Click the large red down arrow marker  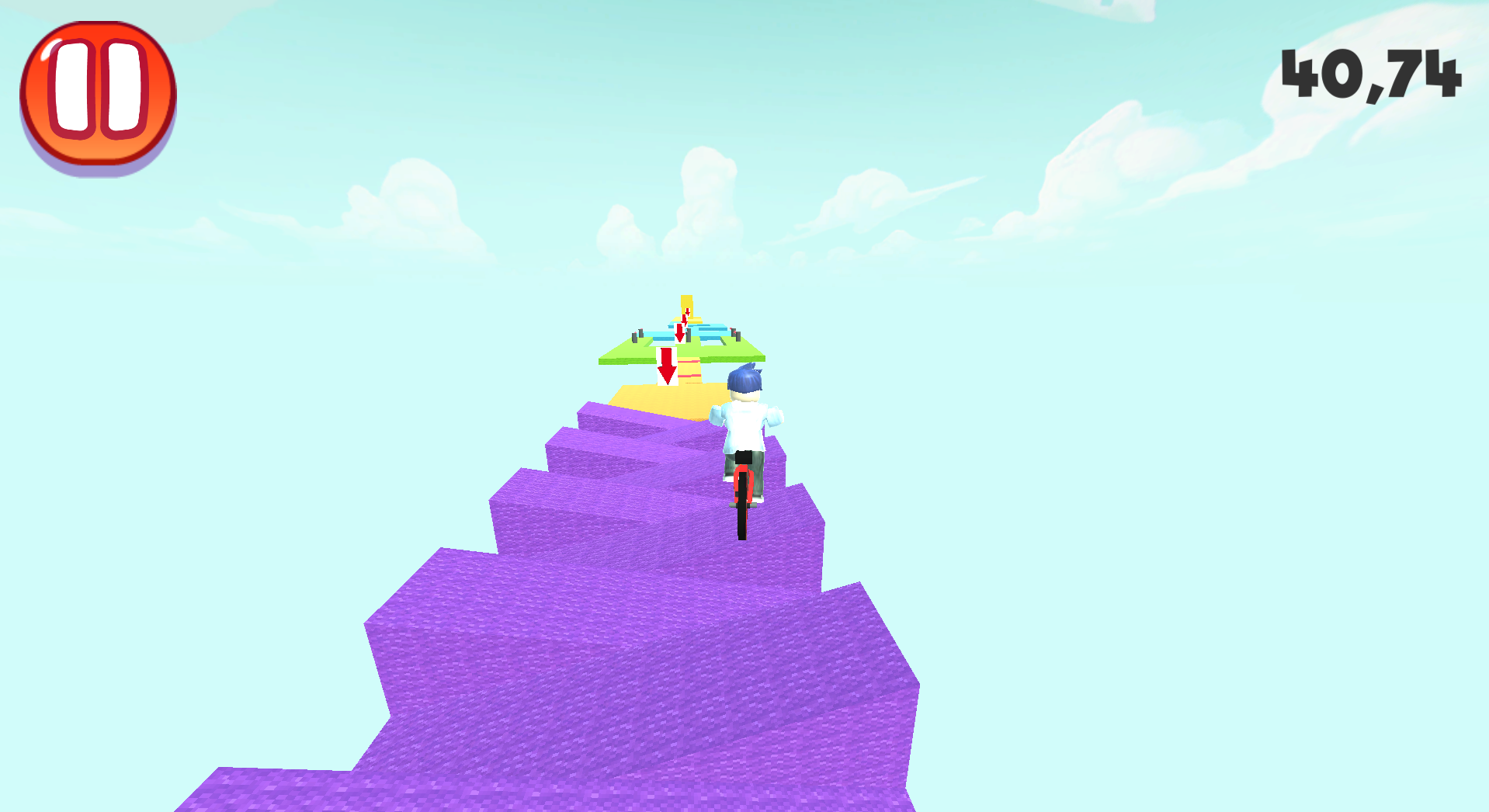click(665, 365)
